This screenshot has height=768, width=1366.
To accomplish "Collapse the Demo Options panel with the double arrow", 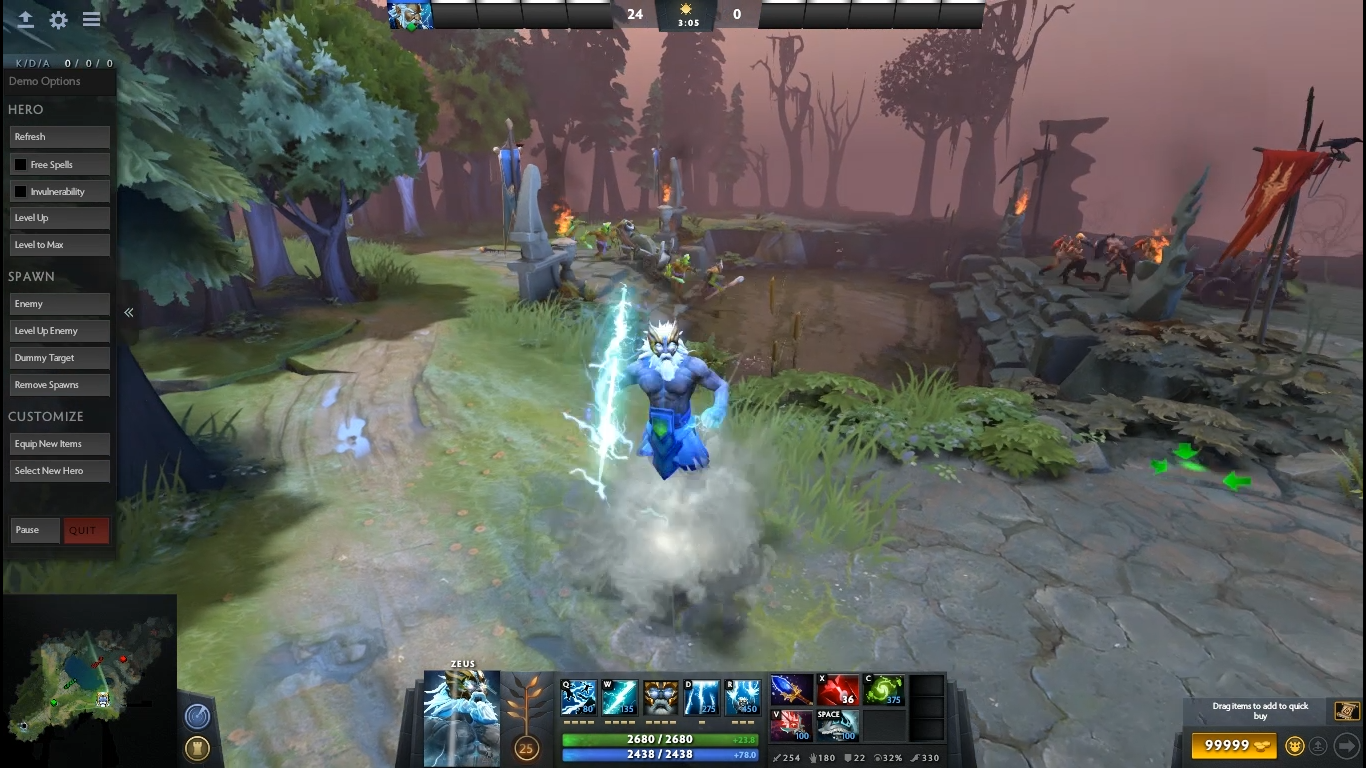I will [129, 313].
